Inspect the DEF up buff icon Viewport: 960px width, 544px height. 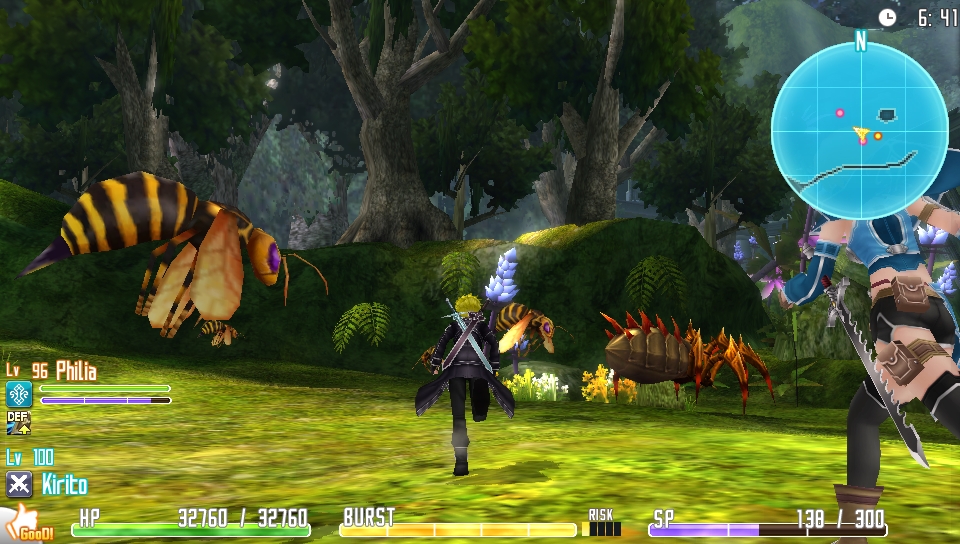[19, 423]
